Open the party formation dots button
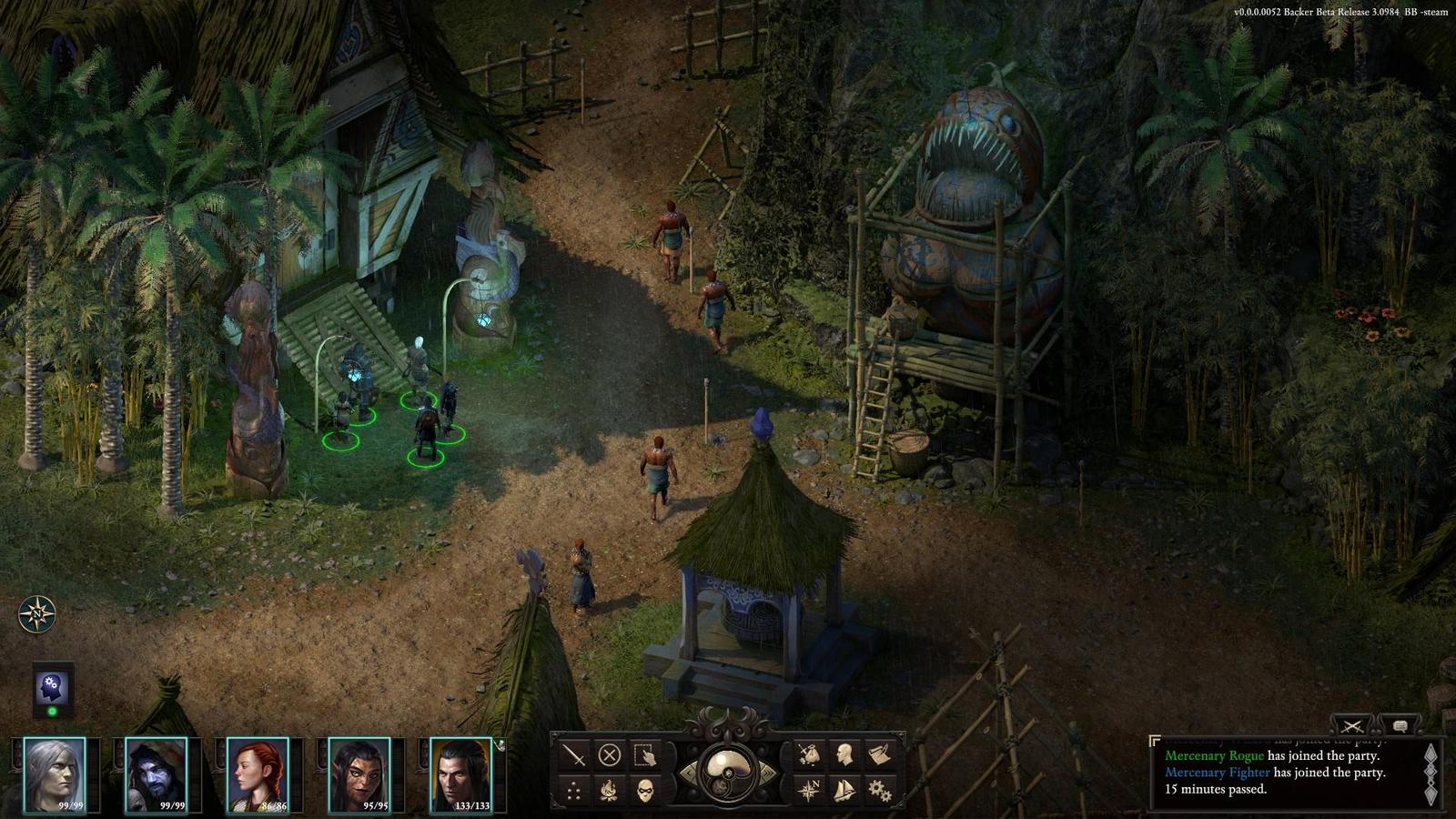 click(574, 790)
